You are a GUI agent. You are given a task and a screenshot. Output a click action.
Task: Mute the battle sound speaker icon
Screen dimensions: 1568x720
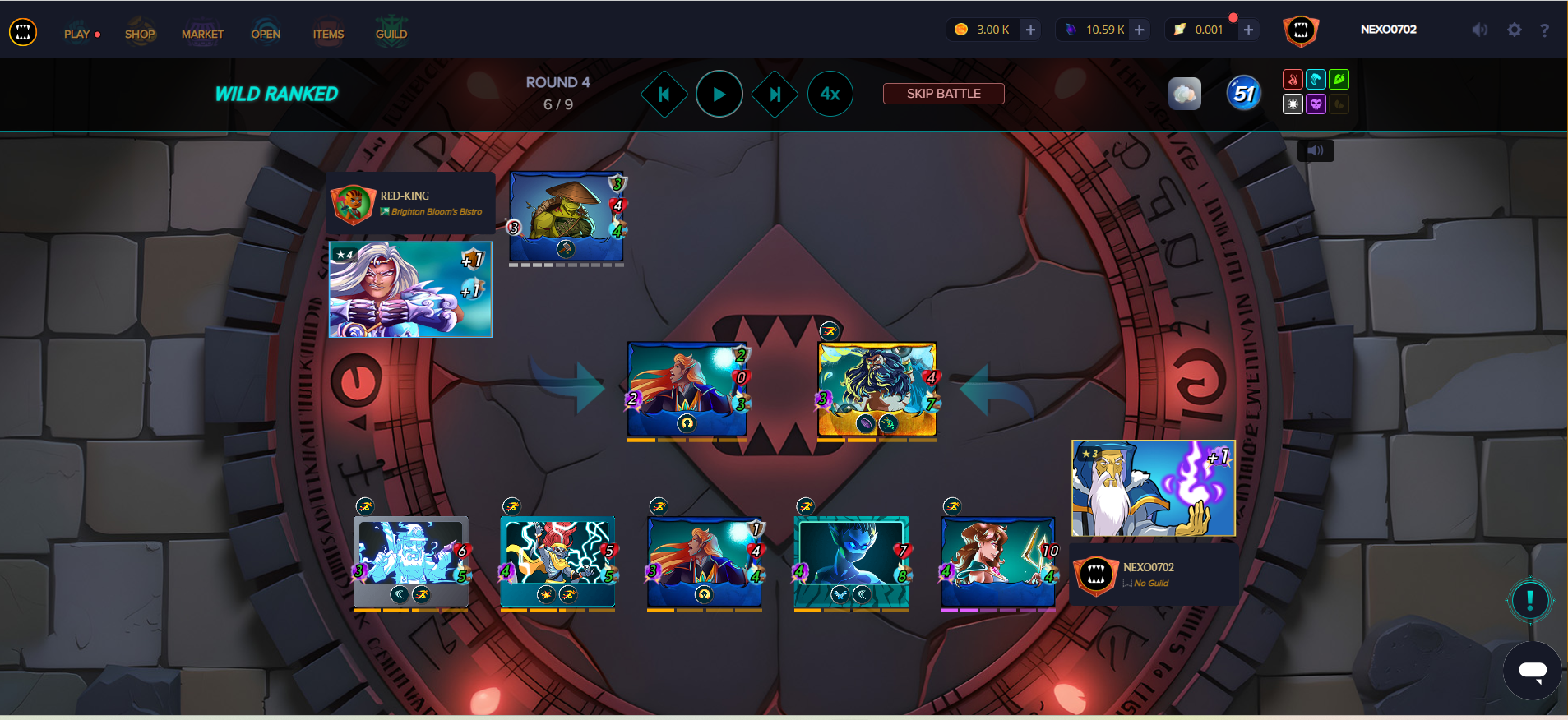coord(1316,150)
